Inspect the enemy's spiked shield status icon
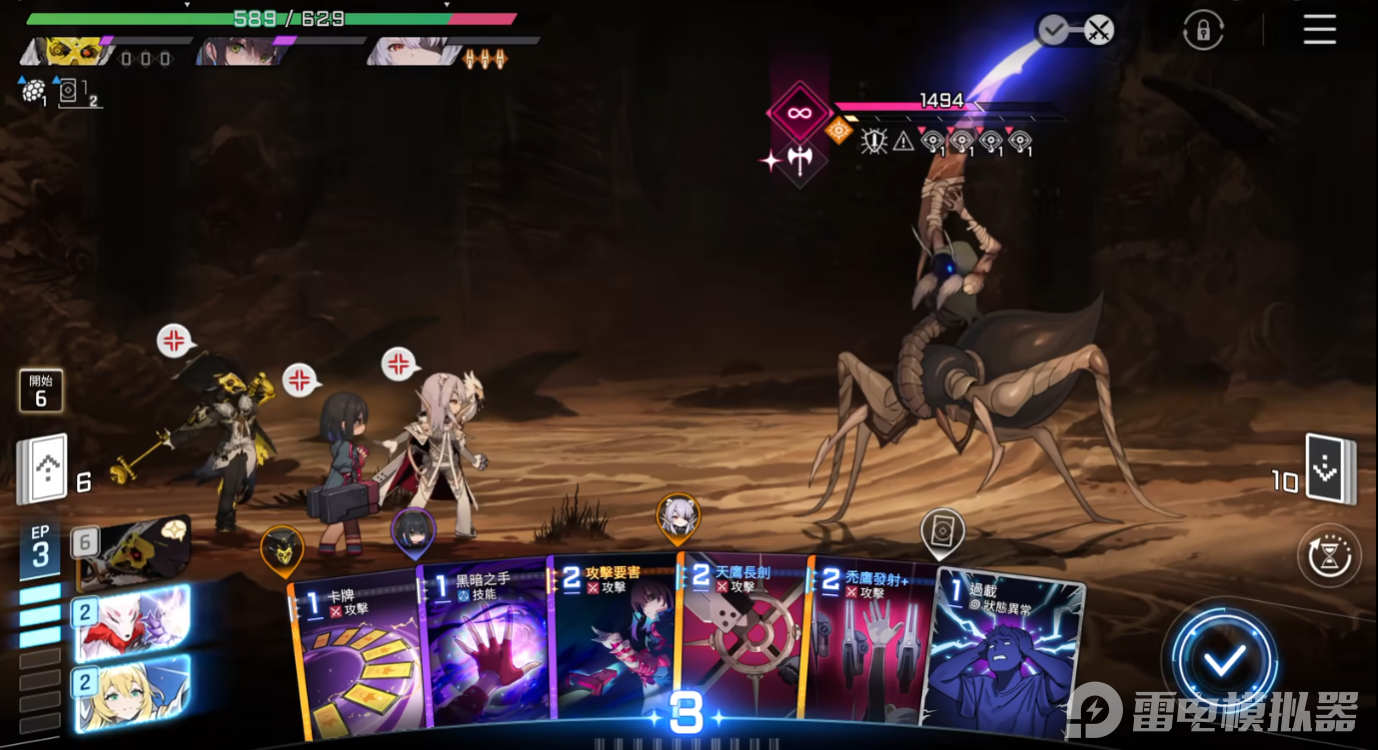This screenshot has height=750, width=1378. click(874, 141)
